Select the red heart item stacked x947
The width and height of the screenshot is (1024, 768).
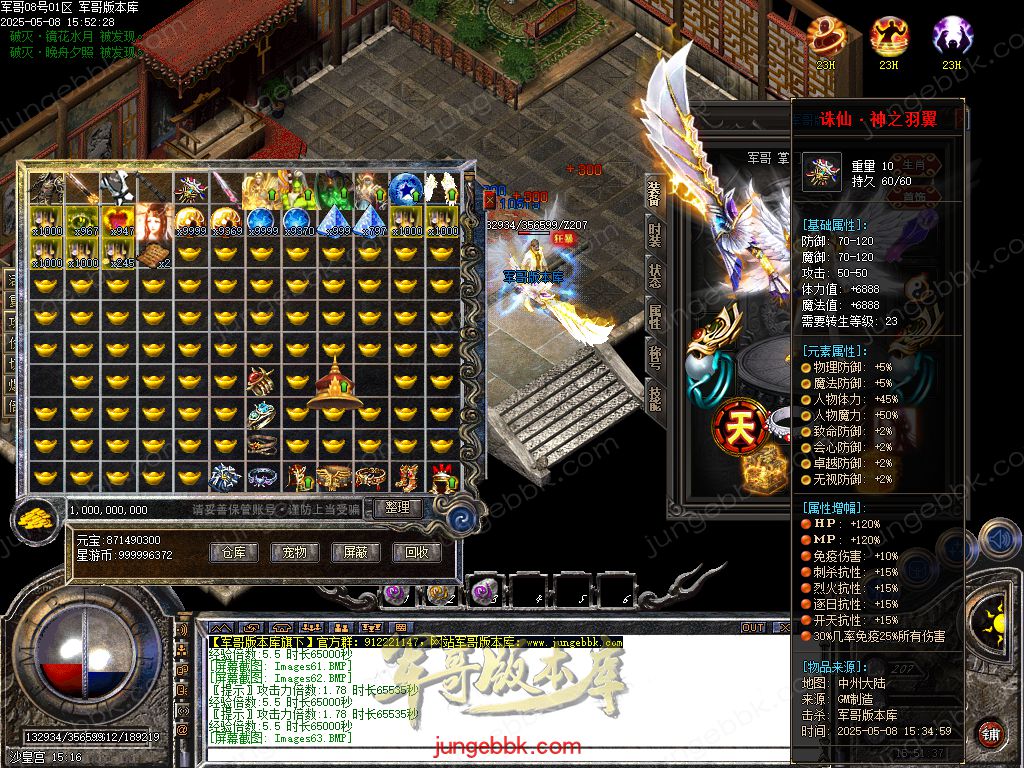tap(119, 220)
